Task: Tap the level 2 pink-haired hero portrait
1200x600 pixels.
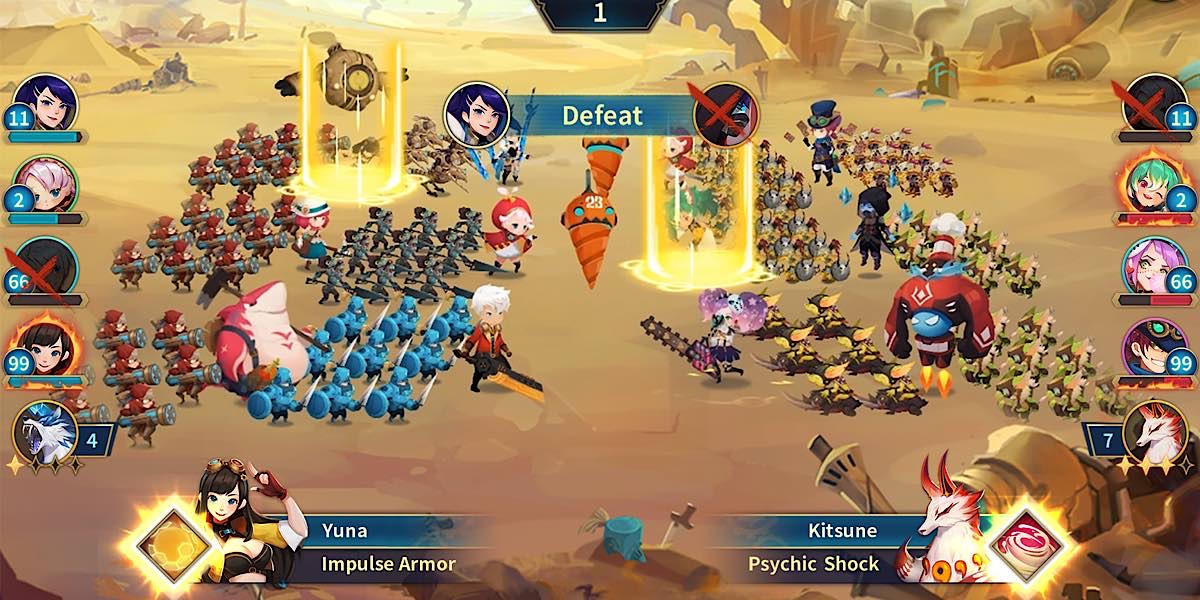Action: [48, 184]
